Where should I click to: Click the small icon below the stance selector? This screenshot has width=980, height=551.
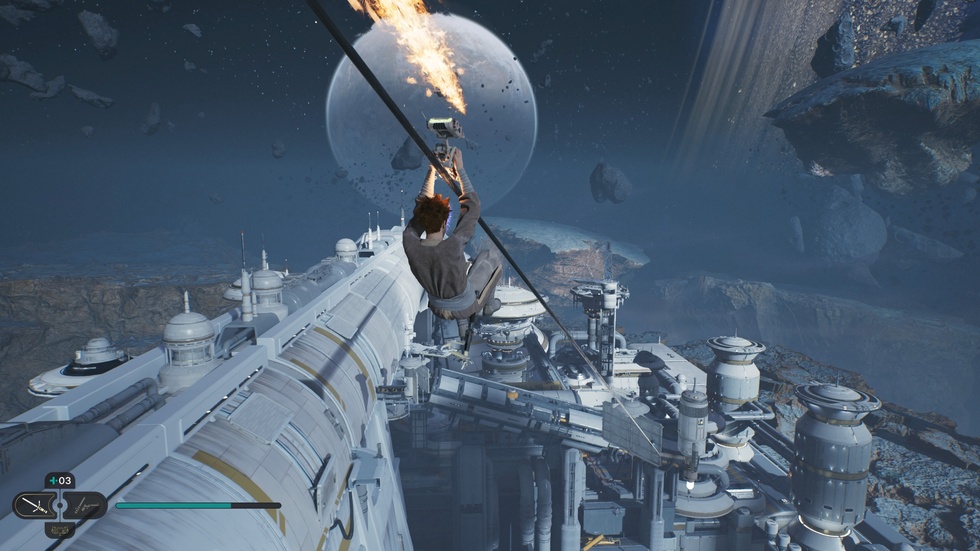click(59, 528)
